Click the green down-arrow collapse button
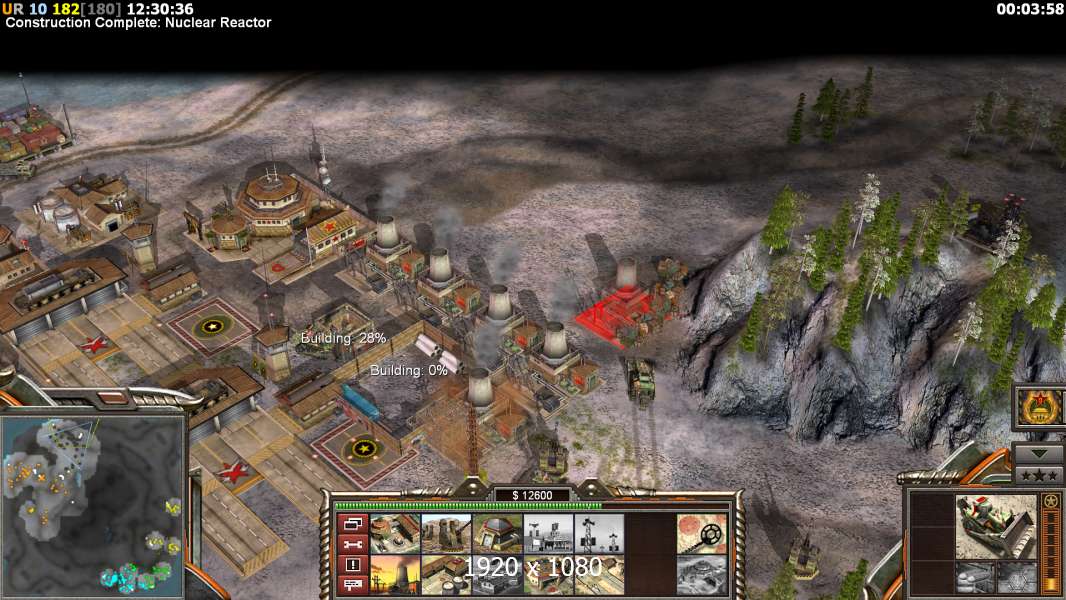The image size is (1066, 600). (1038, 453)
